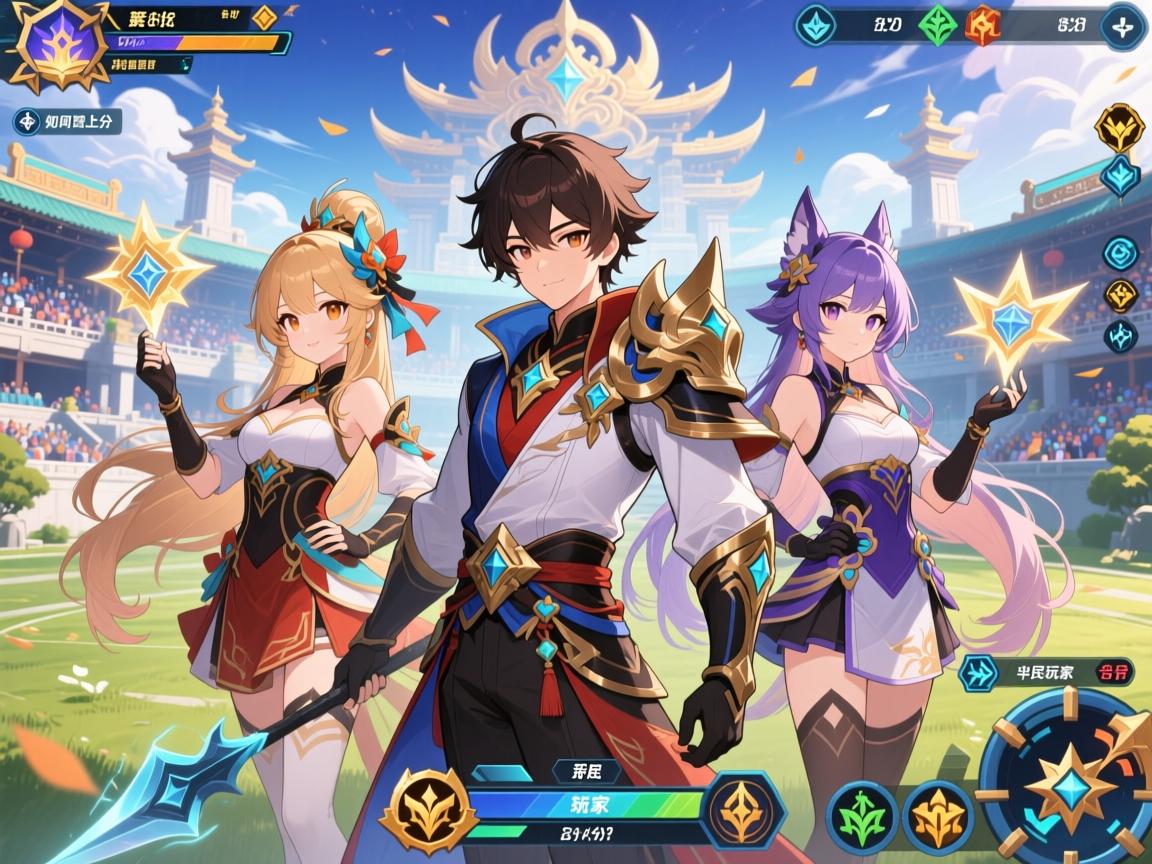Select the green diamond gem icon
Image resolution: width=1152 pixels, height=864 pixels.
coord(937,25)
